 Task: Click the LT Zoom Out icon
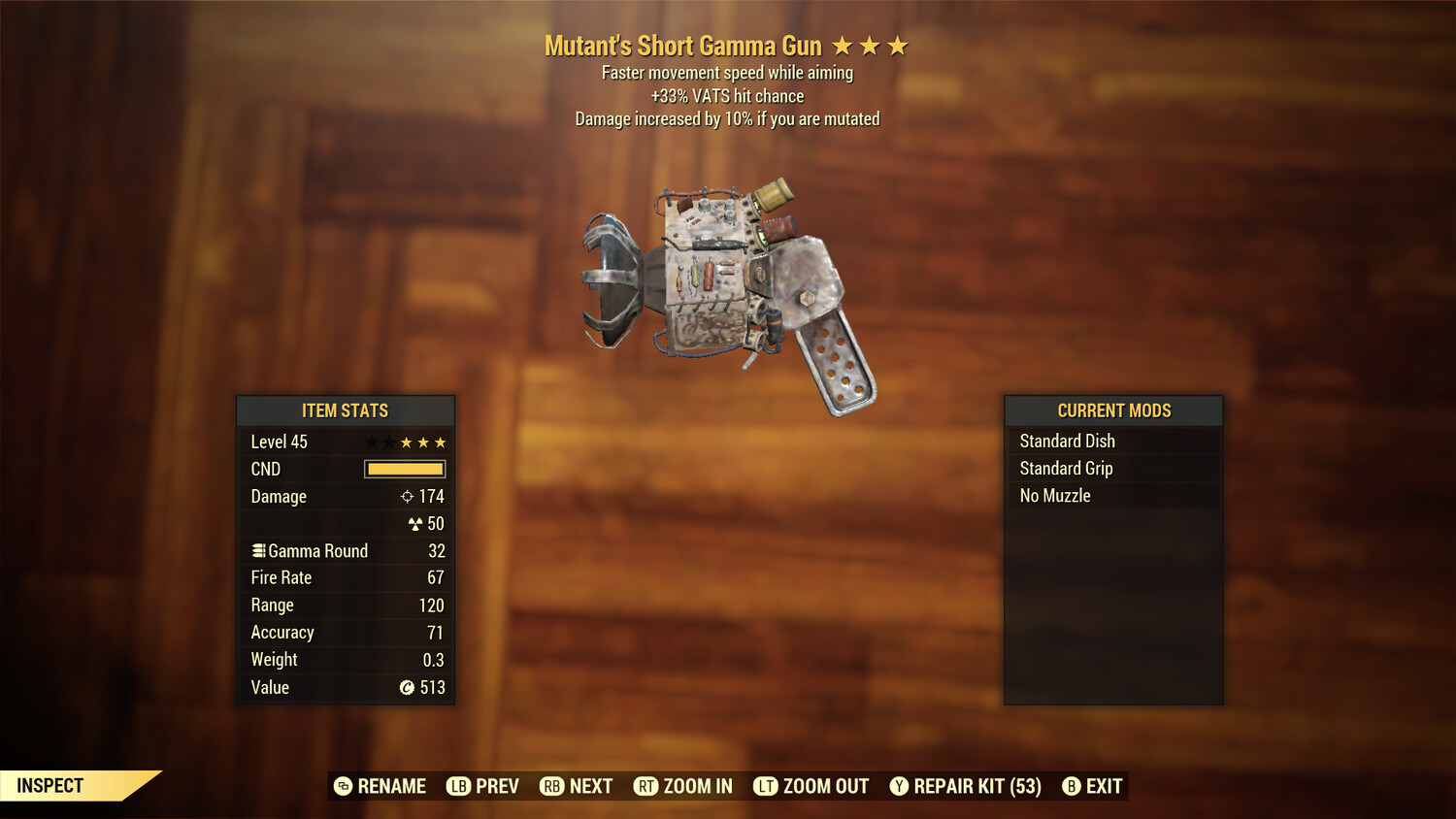pyautogui.click(x=766, y=786)
